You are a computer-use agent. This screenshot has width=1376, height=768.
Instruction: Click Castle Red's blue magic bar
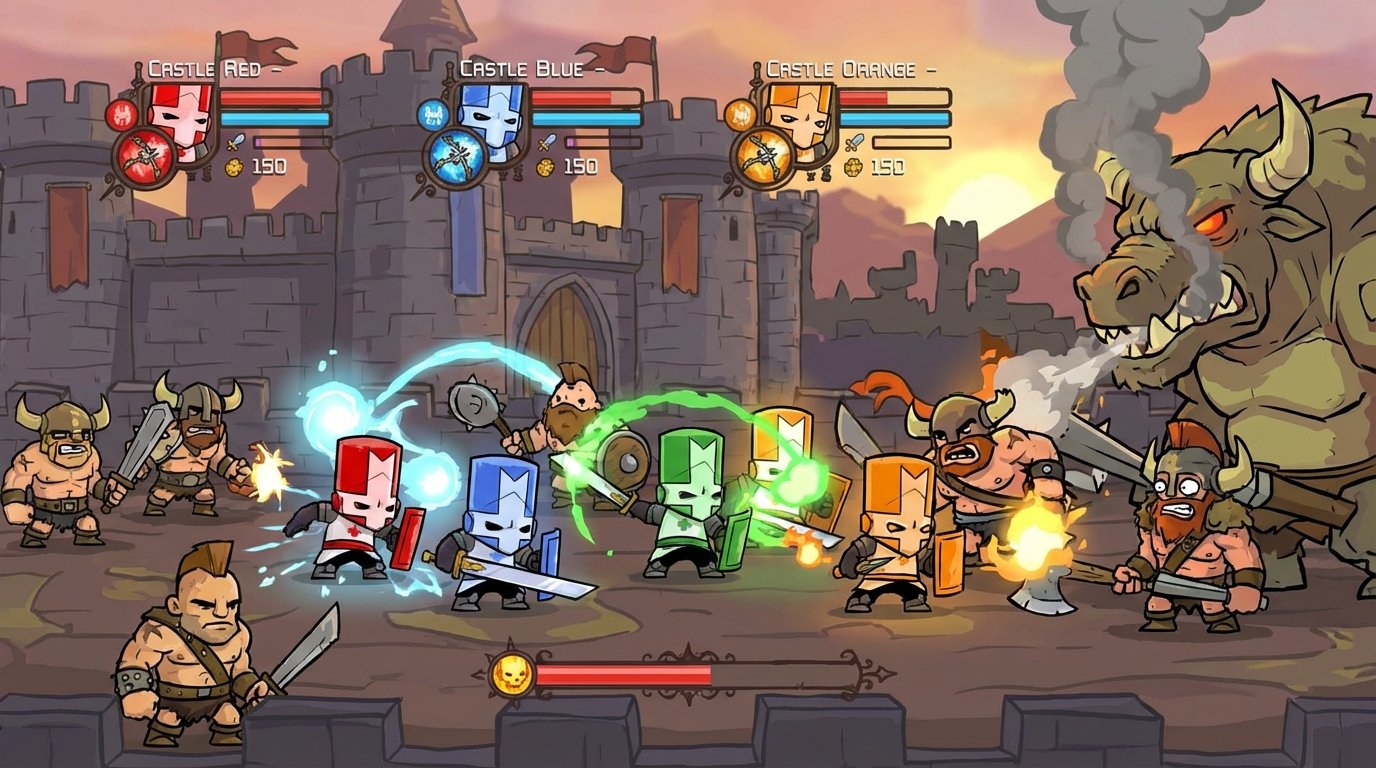275,118
